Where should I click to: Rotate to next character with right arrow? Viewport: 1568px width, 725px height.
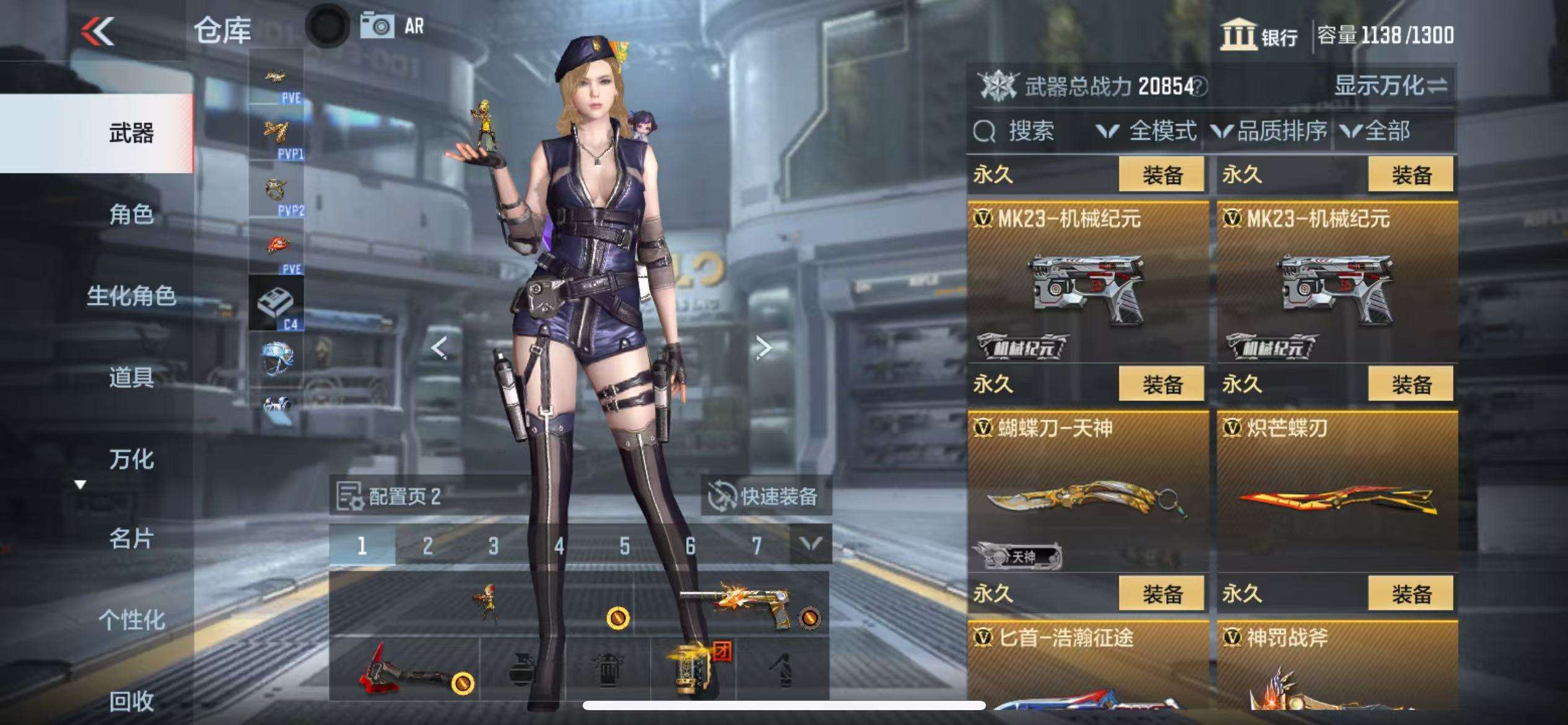pyautogui.click(x=763, y=348)
